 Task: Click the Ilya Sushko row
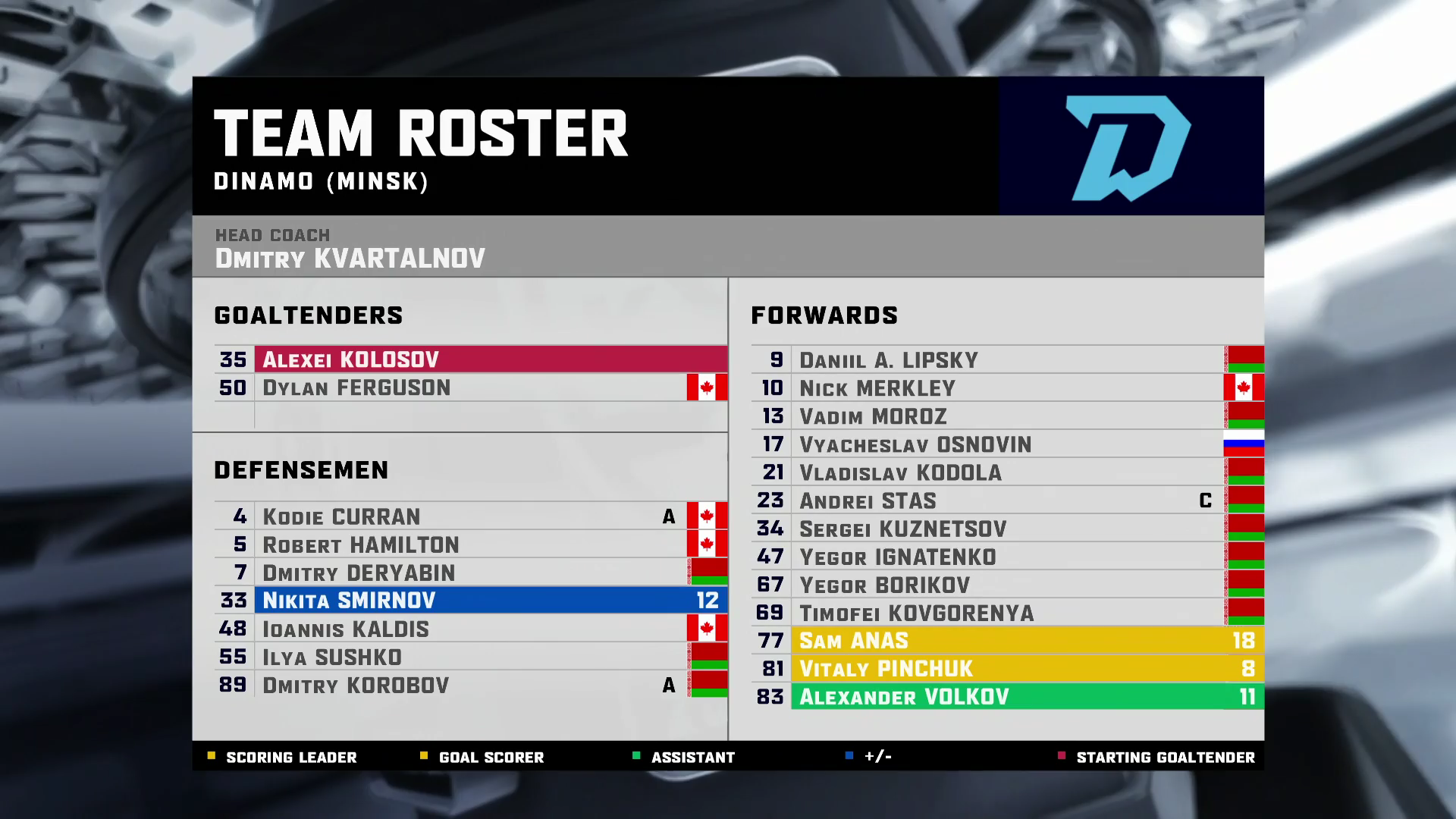pos(470,657)
